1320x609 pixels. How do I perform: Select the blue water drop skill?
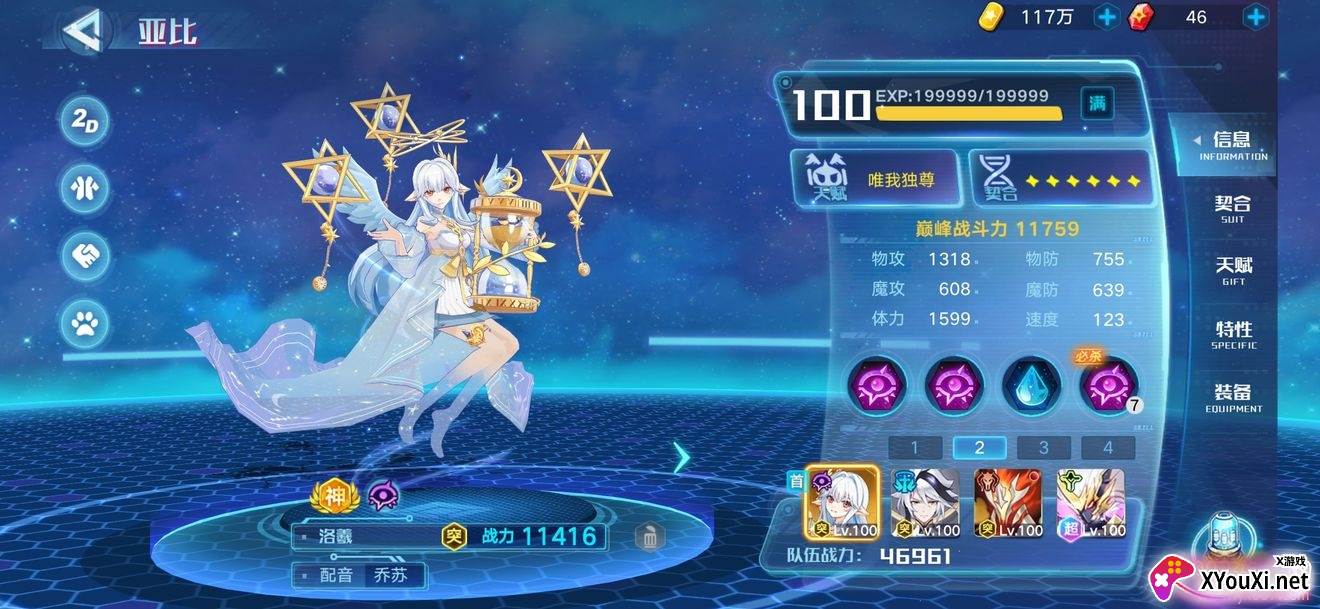click(x=1030, y=383)
